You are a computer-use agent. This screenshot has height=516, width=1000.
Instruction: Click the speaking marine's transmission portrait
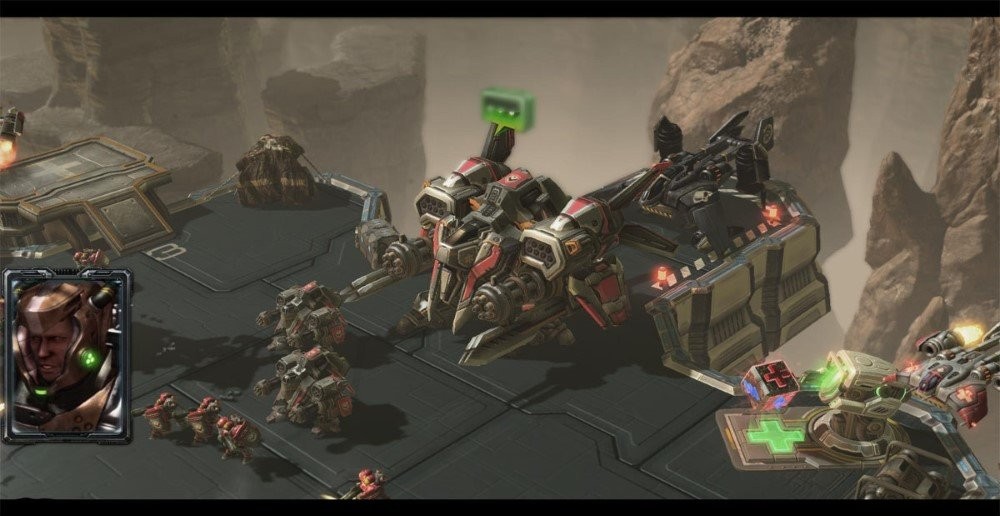[67, 355]
